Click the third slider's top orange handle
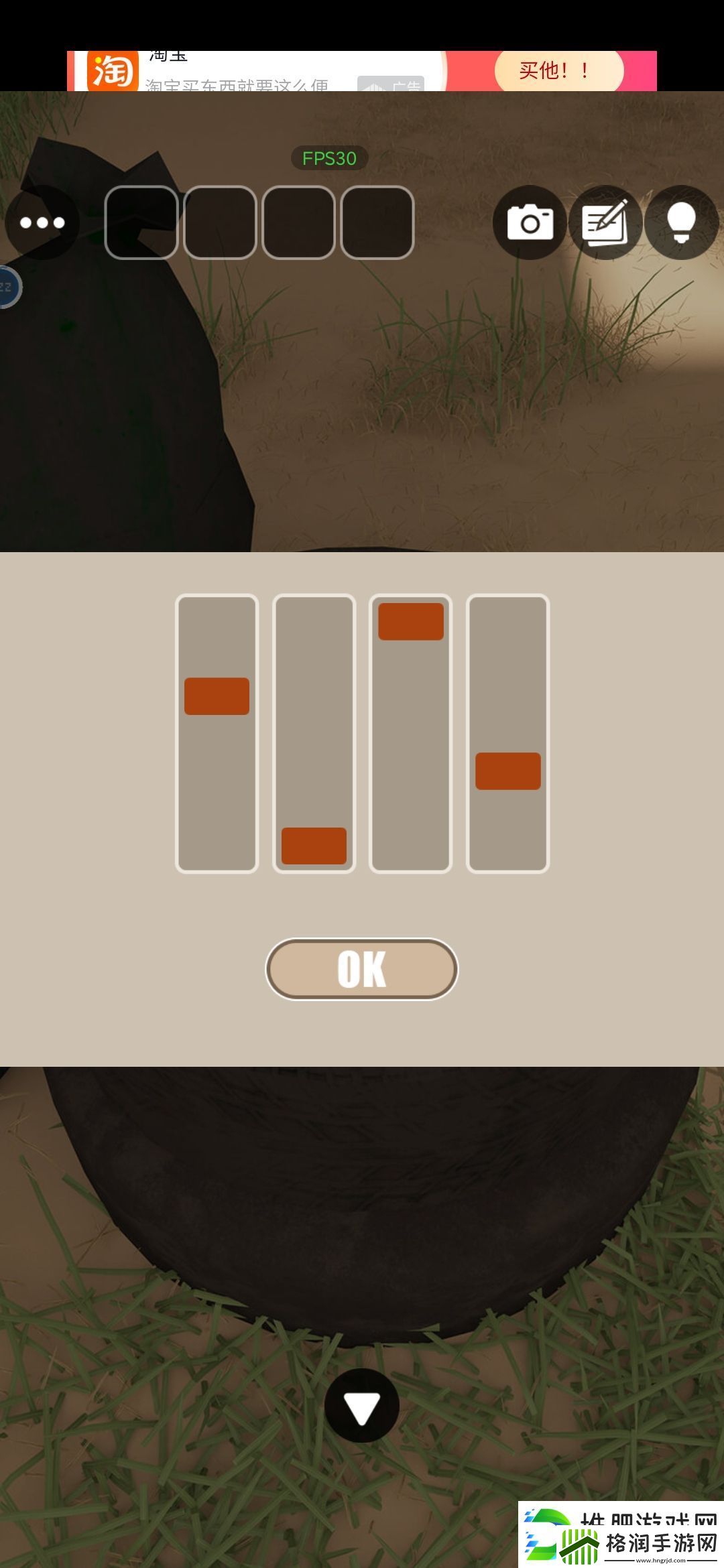Image resolution: width=724 pixels, height=1568 pixels. click(411, 621)
